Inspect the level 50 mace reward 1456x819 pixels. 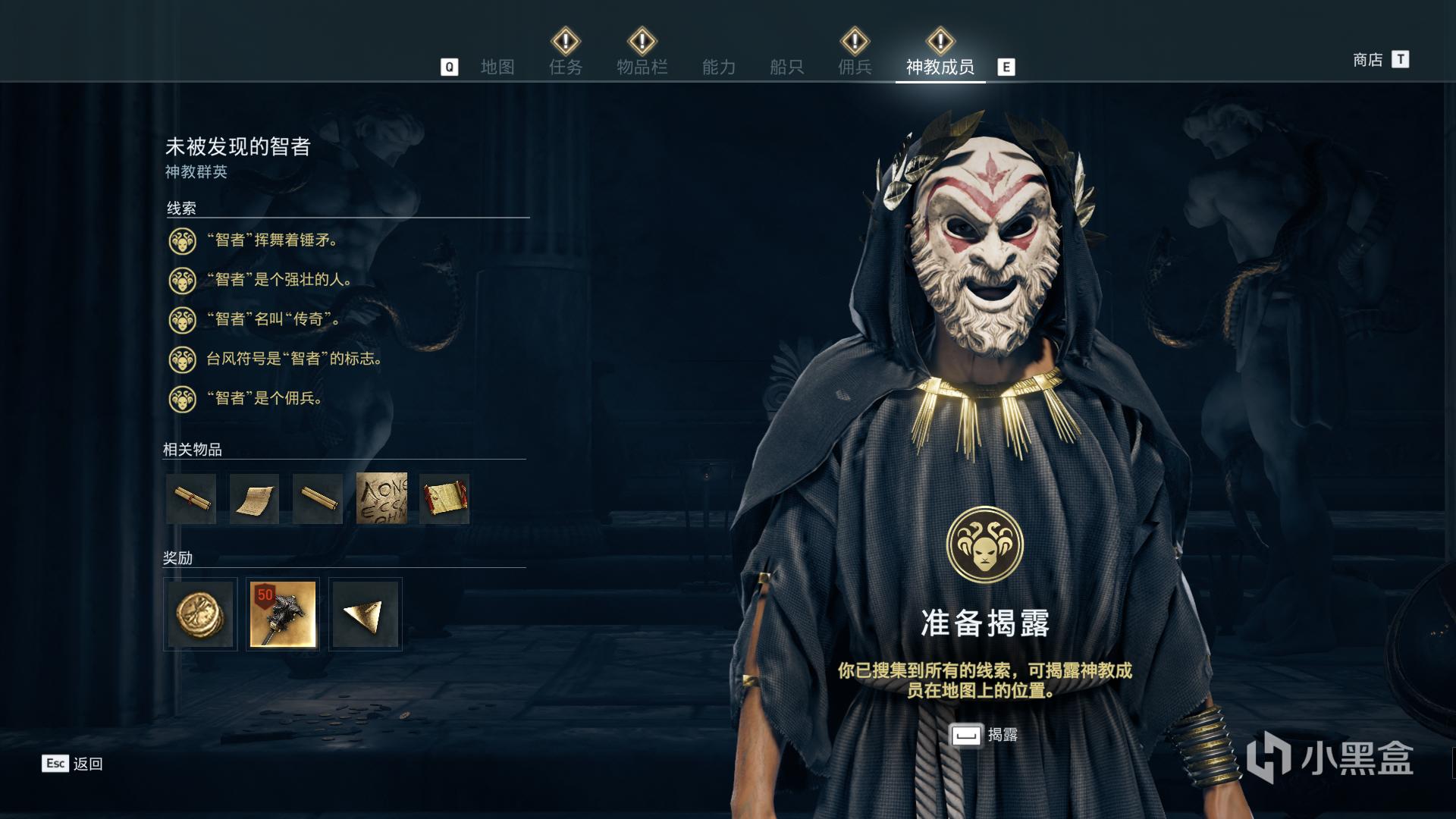[283, 614]
